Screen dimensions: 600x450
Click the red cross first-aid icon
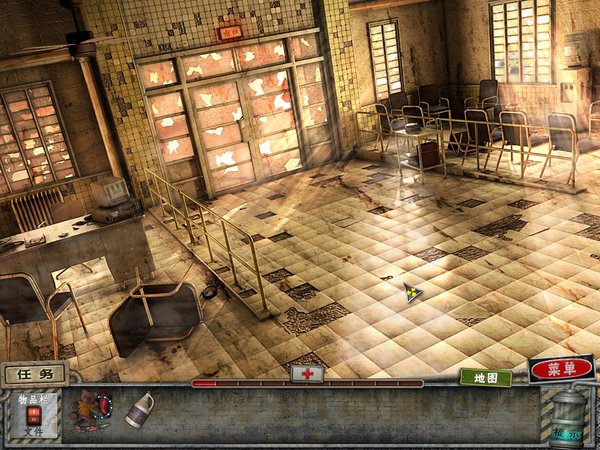307,373
